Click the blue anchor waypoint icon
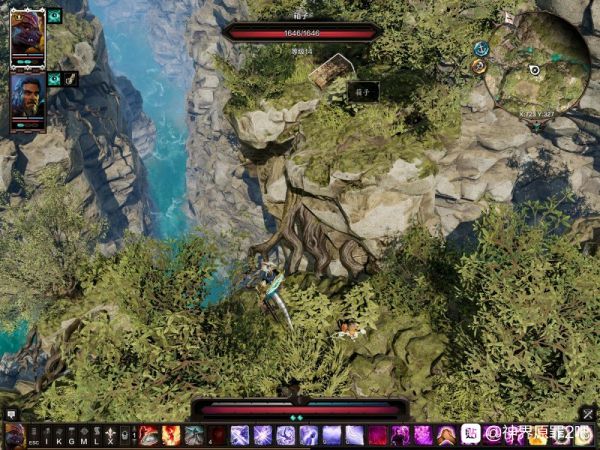Image resolution: width=600 pixels, height=450 pixels. (481, 48)
